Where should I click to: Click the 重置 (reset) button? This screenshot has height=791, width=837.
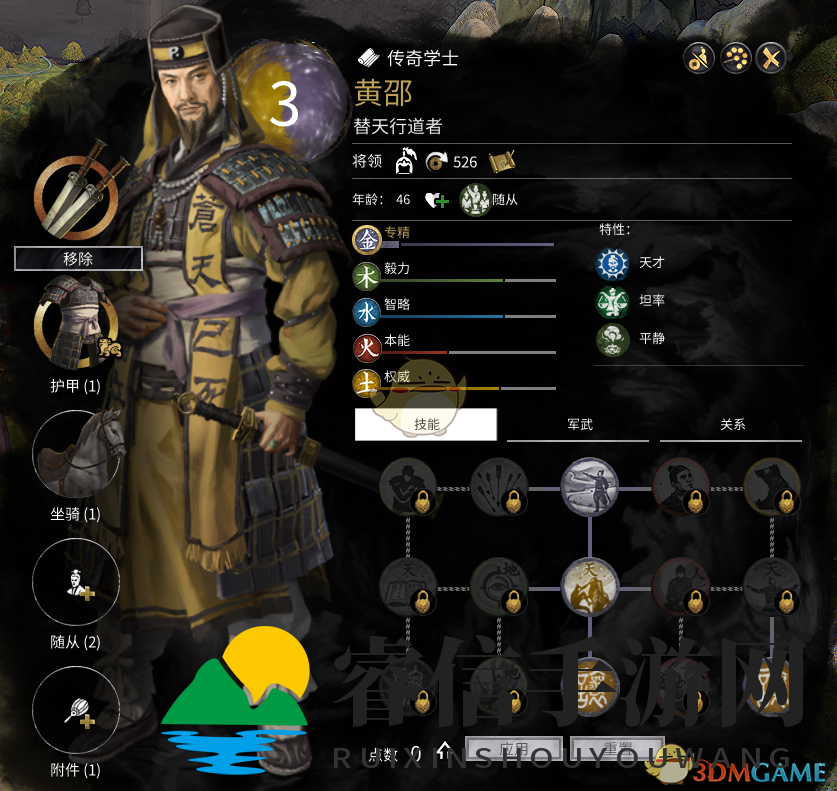click(x=616, y=751)
